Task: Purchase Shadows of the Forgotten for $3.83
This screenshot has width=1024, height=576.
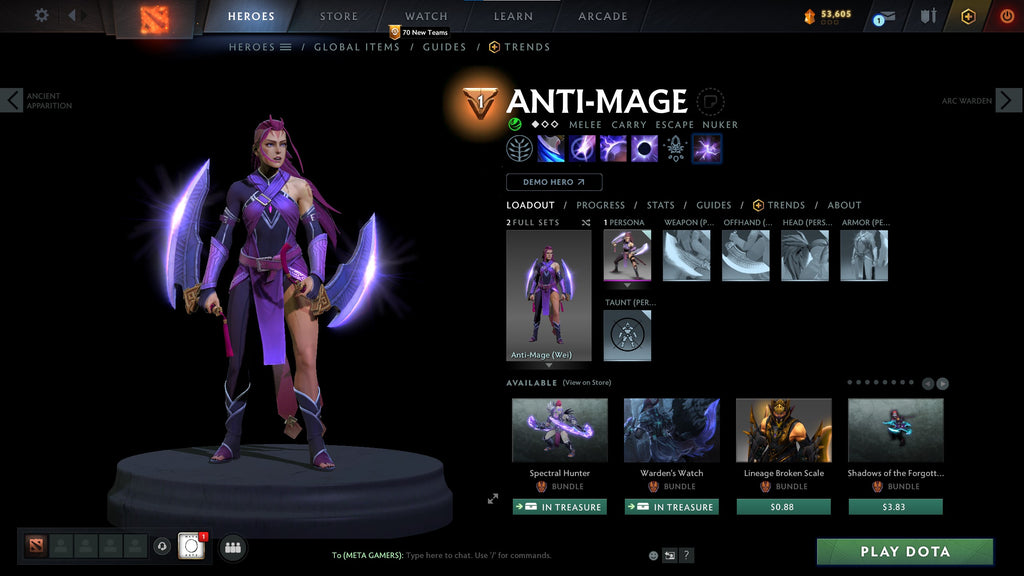Action: 896,507
